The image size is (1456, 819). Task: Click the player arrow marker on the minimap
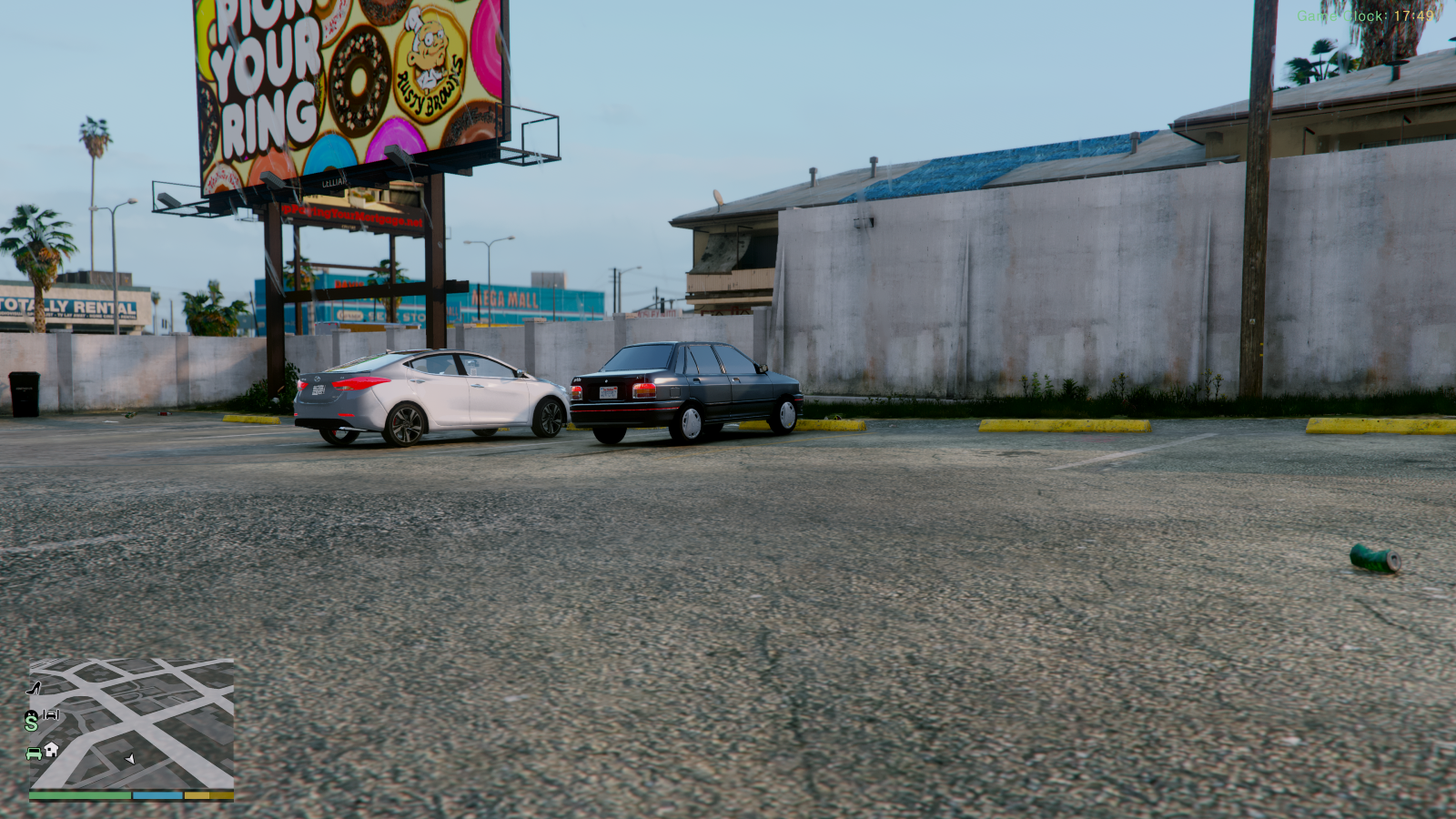coord(130,760)
